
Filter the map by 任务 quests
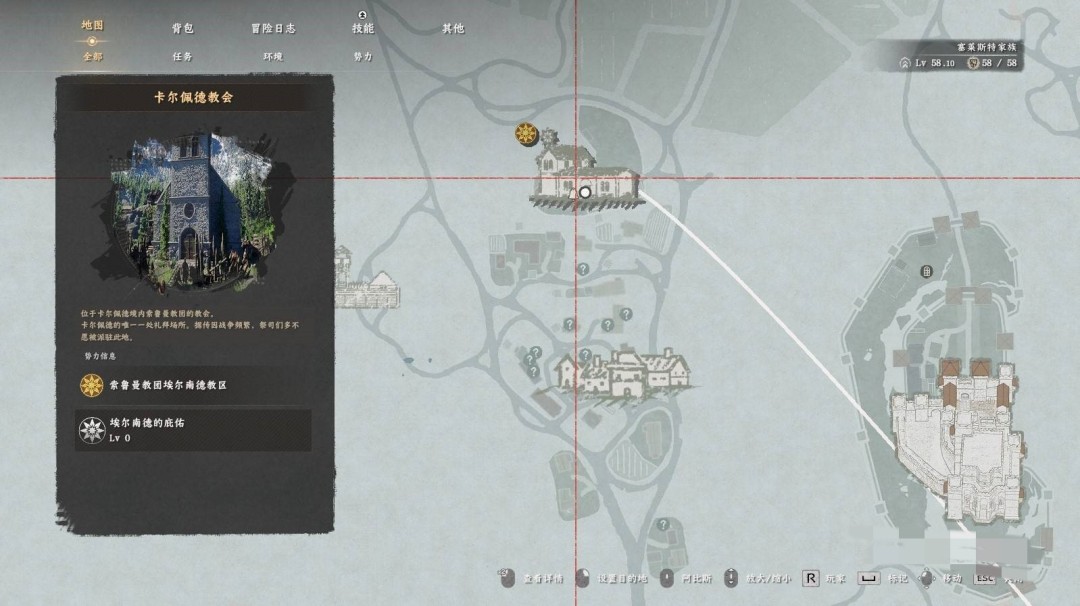coord(182,57)
